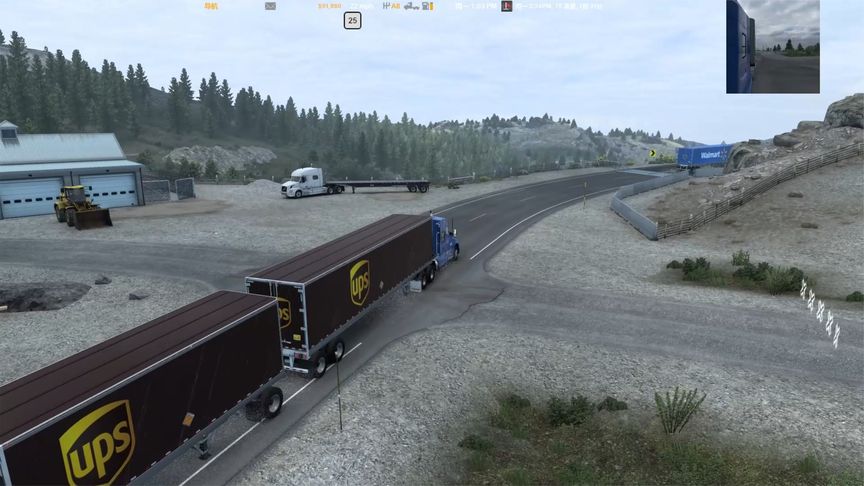Screen dimensions: 864x486
Task: Select the orange 导航 navigation label
Action: 211,6
